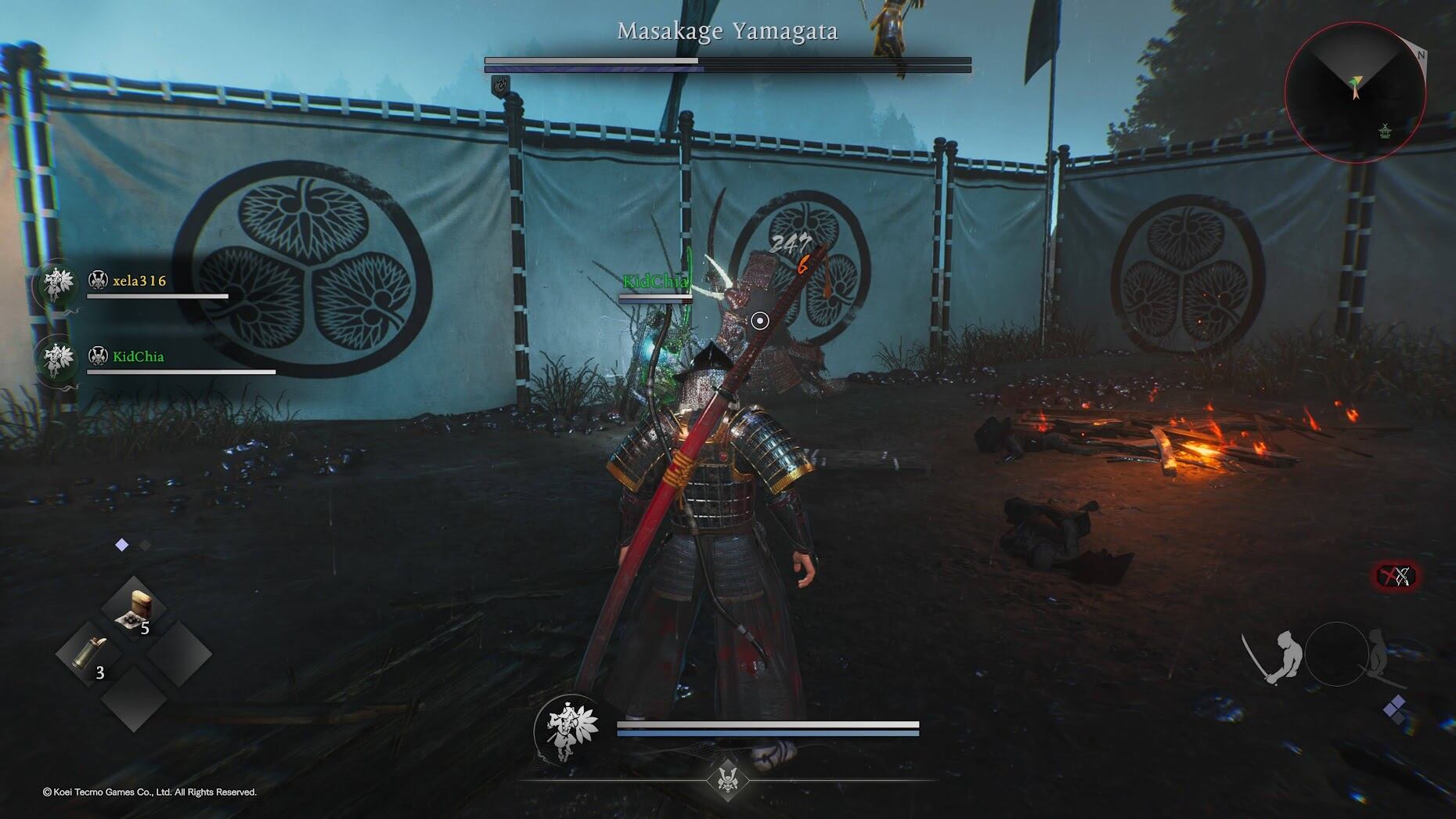Select party member xela316's spirit icon

56,283
